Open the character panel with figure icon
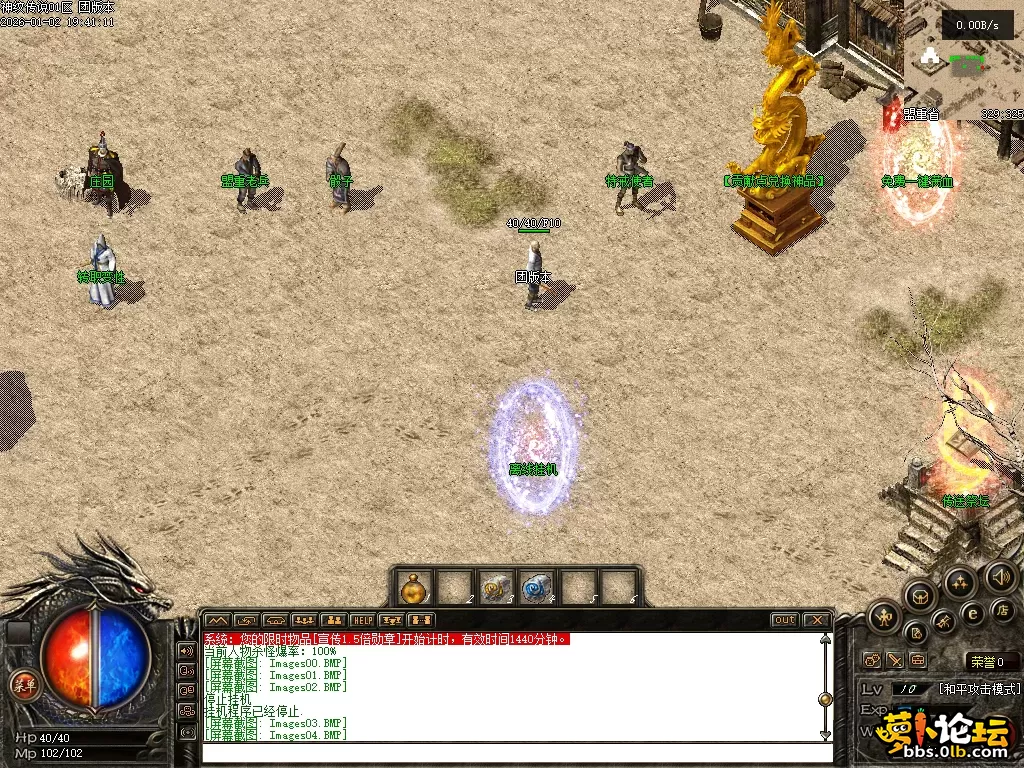The image size is (1024, 768). click(884, 616)
